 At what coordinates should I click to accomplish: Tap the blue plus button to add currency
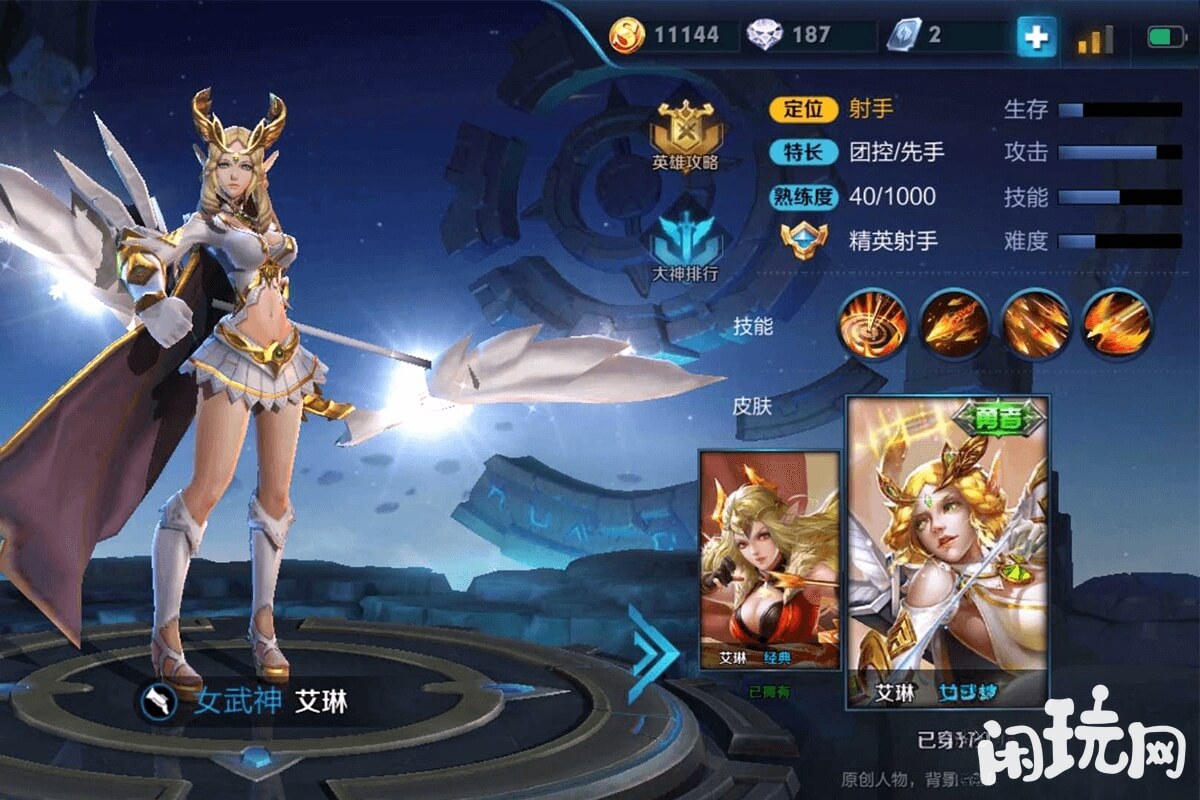(1037, 37)
